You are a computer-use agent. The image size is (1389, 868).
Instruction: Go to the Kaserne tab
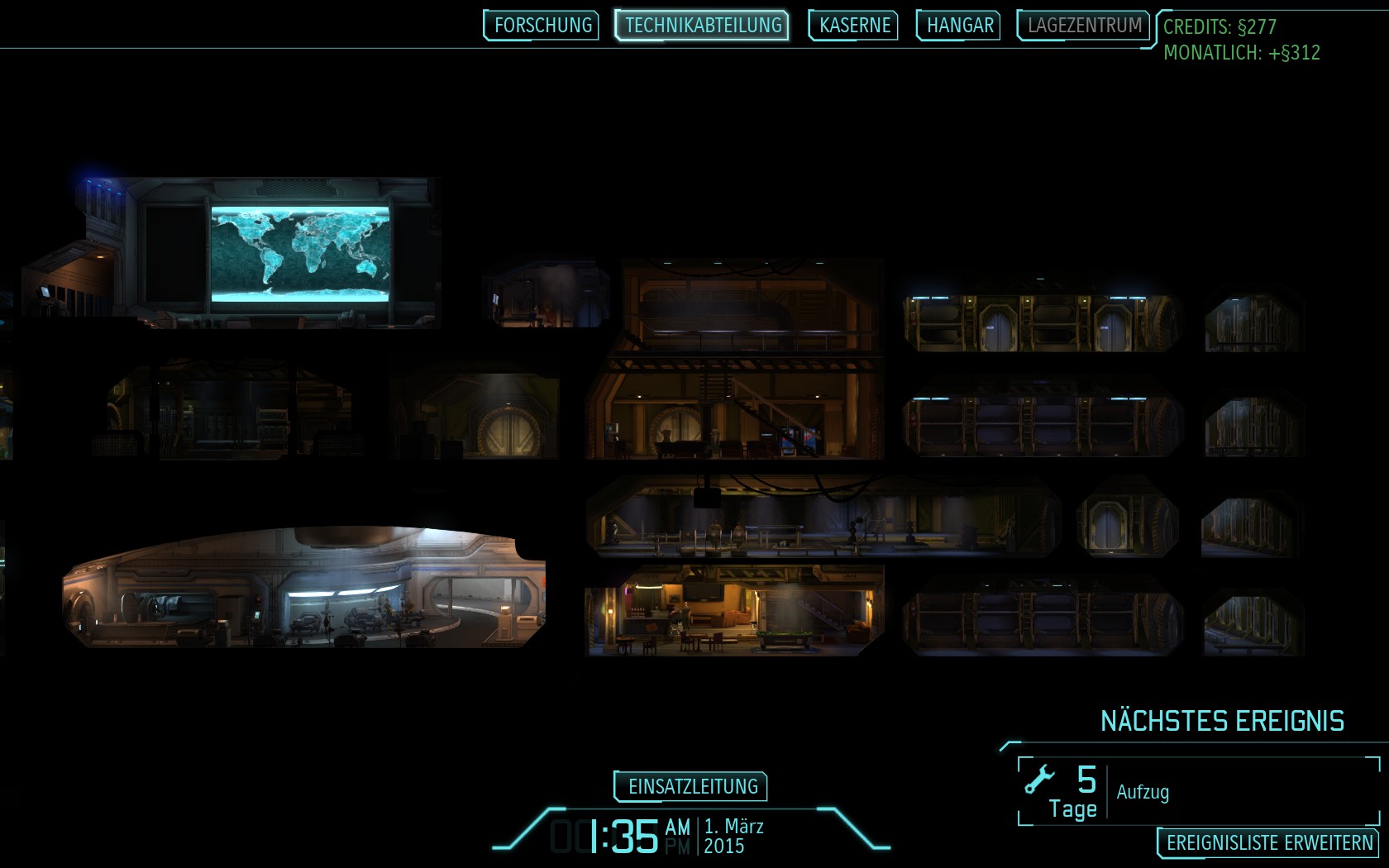854,26
